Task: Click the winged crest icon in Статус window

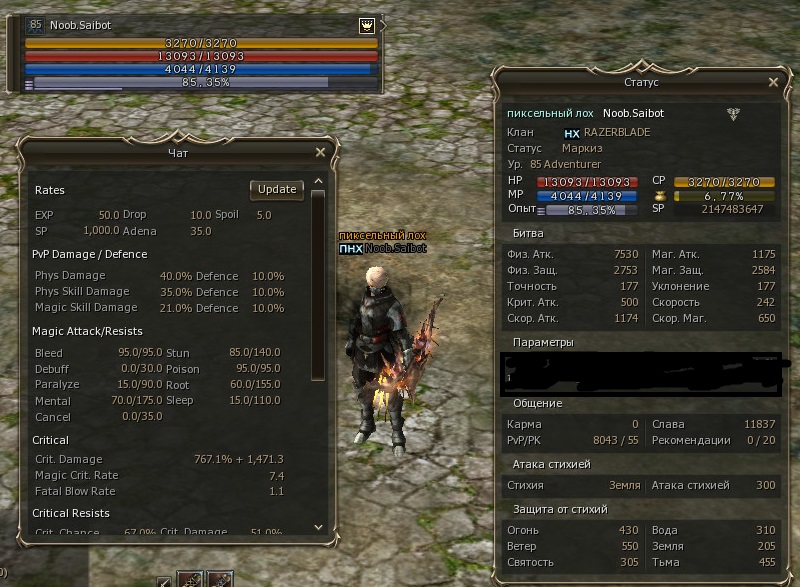Action: (734, 114)
